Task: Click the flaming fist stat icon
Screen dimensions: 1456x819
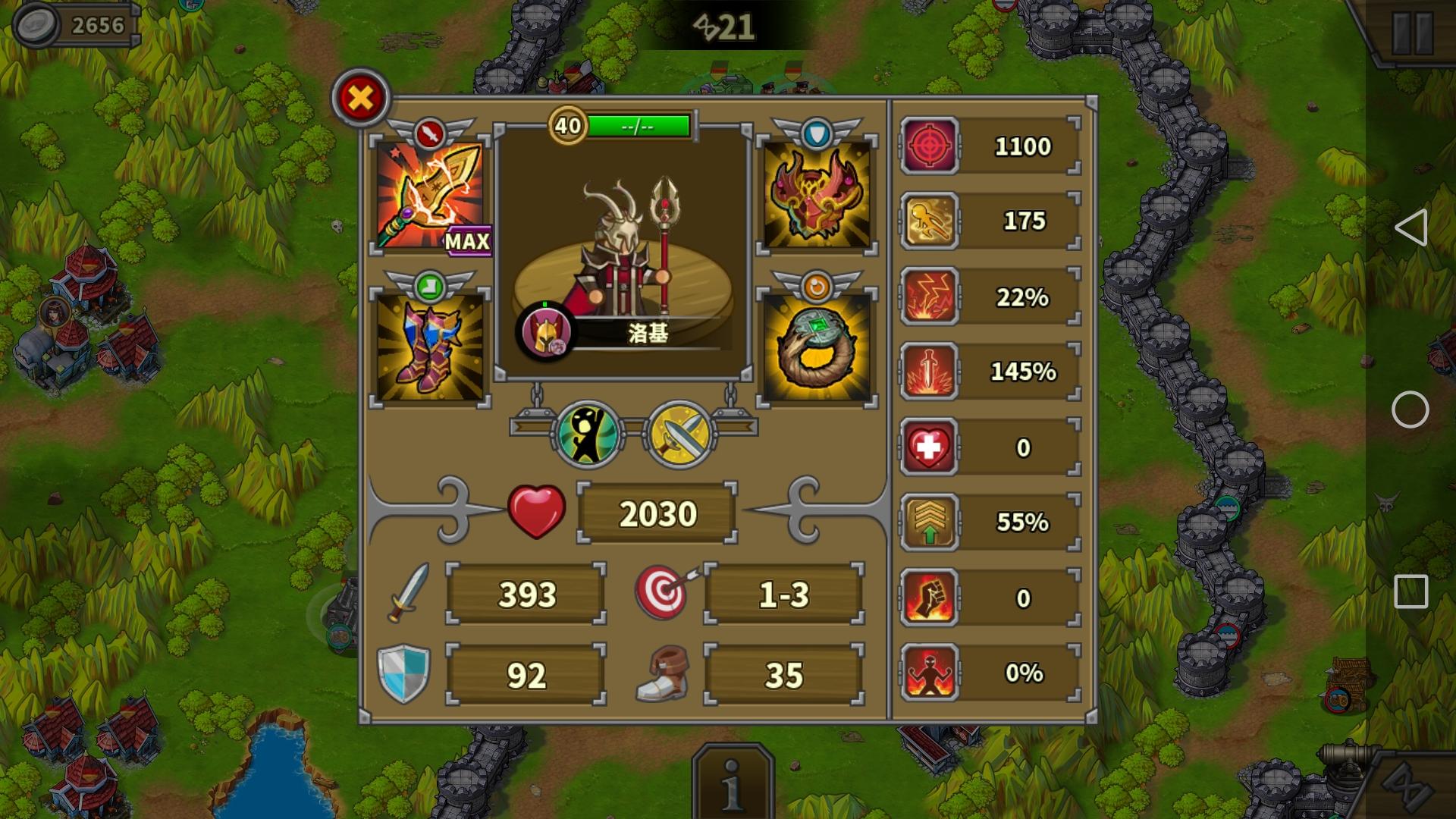Action: point(930,598)
